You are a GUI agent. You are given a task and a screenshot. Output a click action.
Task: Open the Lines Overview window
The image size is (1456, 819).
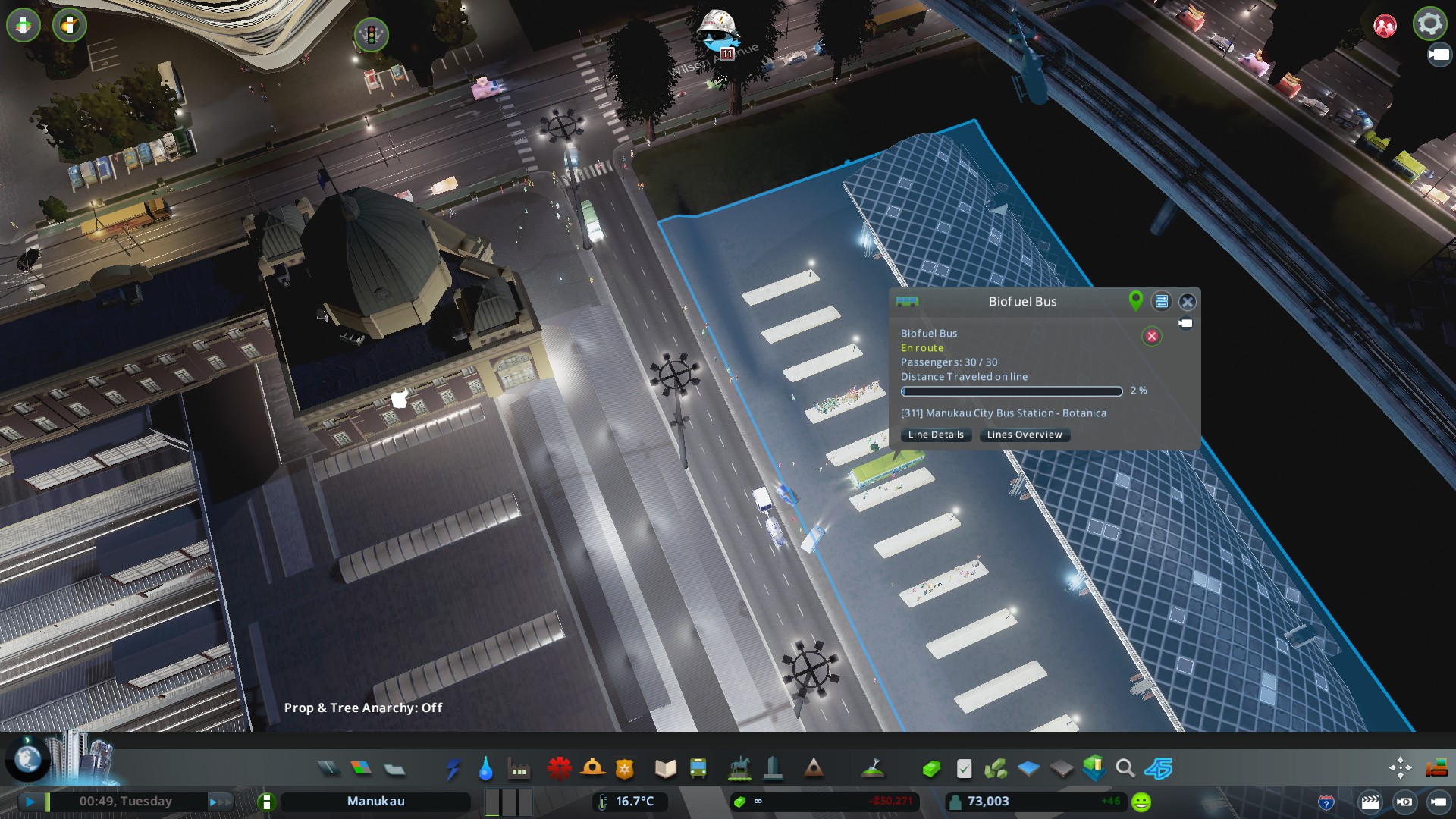1024,435
